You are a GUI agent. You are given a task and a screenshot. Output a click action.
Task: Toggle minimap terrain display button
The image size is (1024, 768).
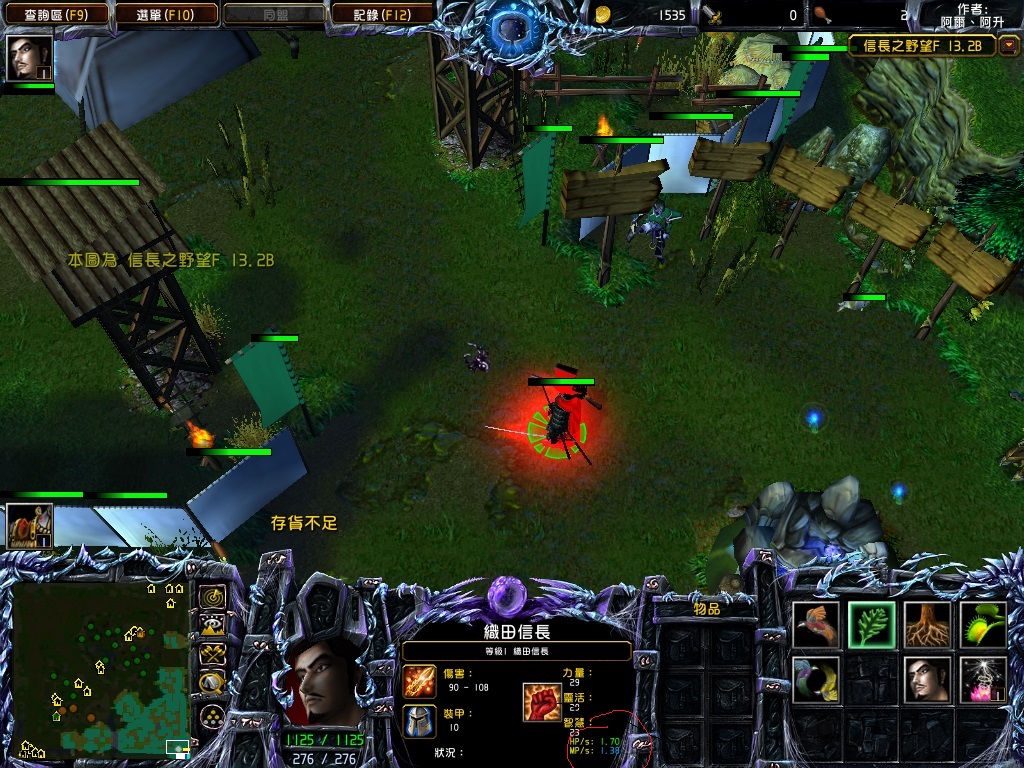[212, 626]
